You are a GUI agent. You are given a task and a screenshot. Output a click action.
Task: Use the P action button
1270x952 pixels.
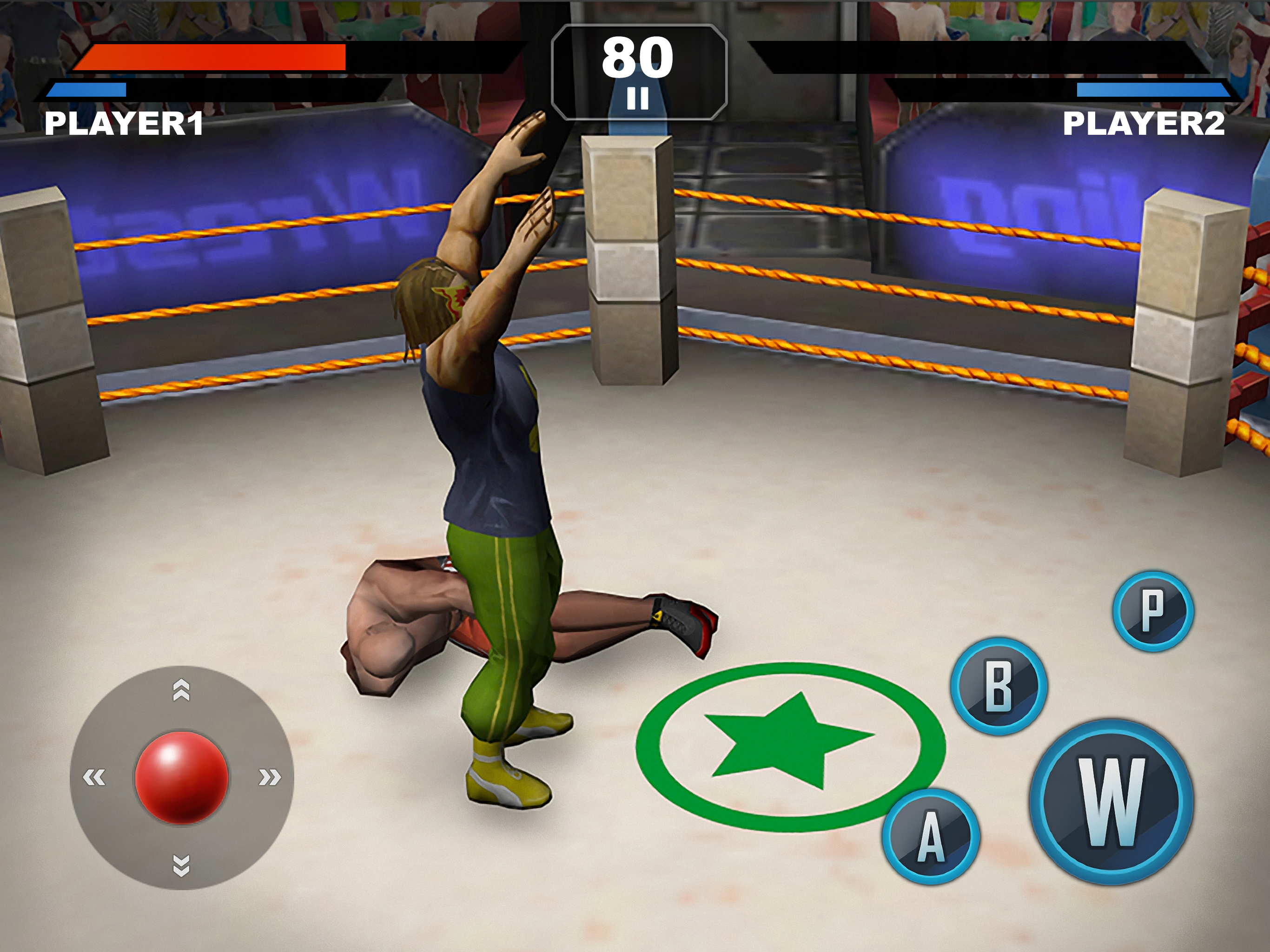click(x=1153, y=611)
